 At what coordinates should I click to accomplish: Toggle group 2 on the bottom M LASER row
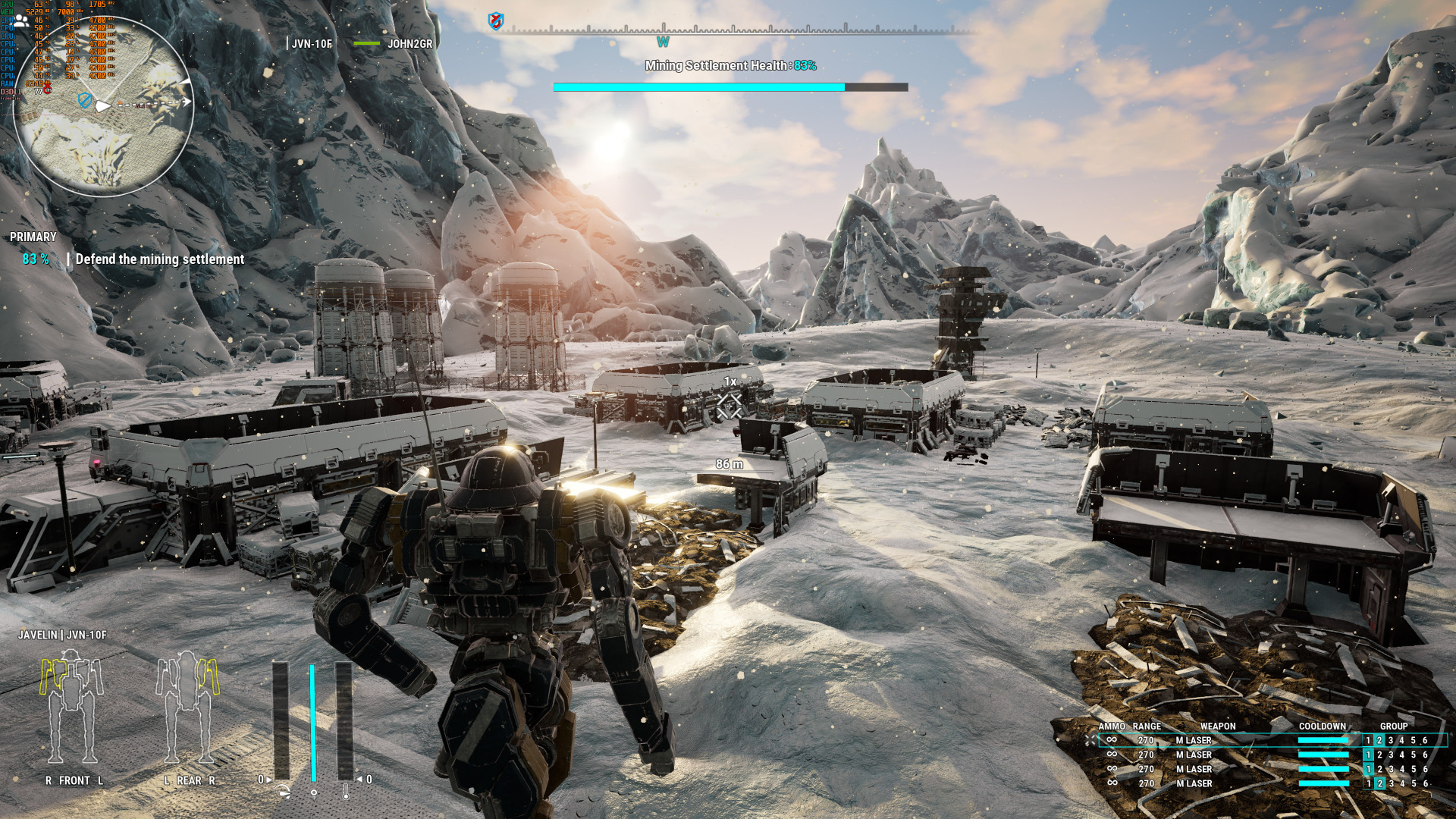tap(1379, 783)
